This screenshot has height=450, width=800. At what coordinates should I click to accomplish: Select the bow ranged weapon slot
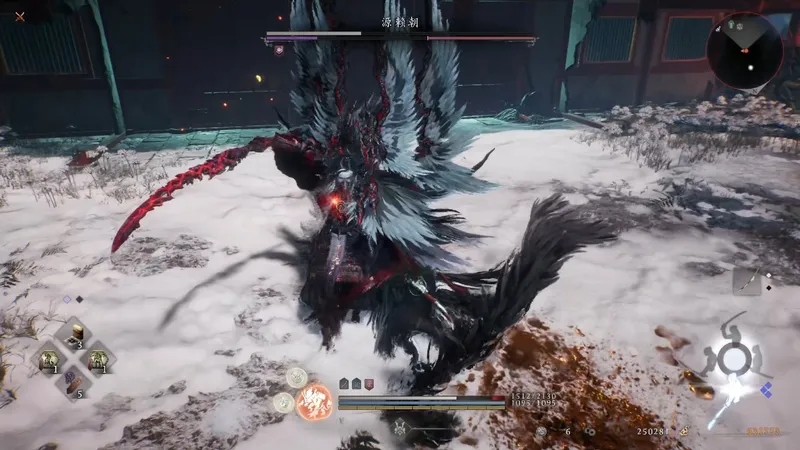[x=746, y=281]
